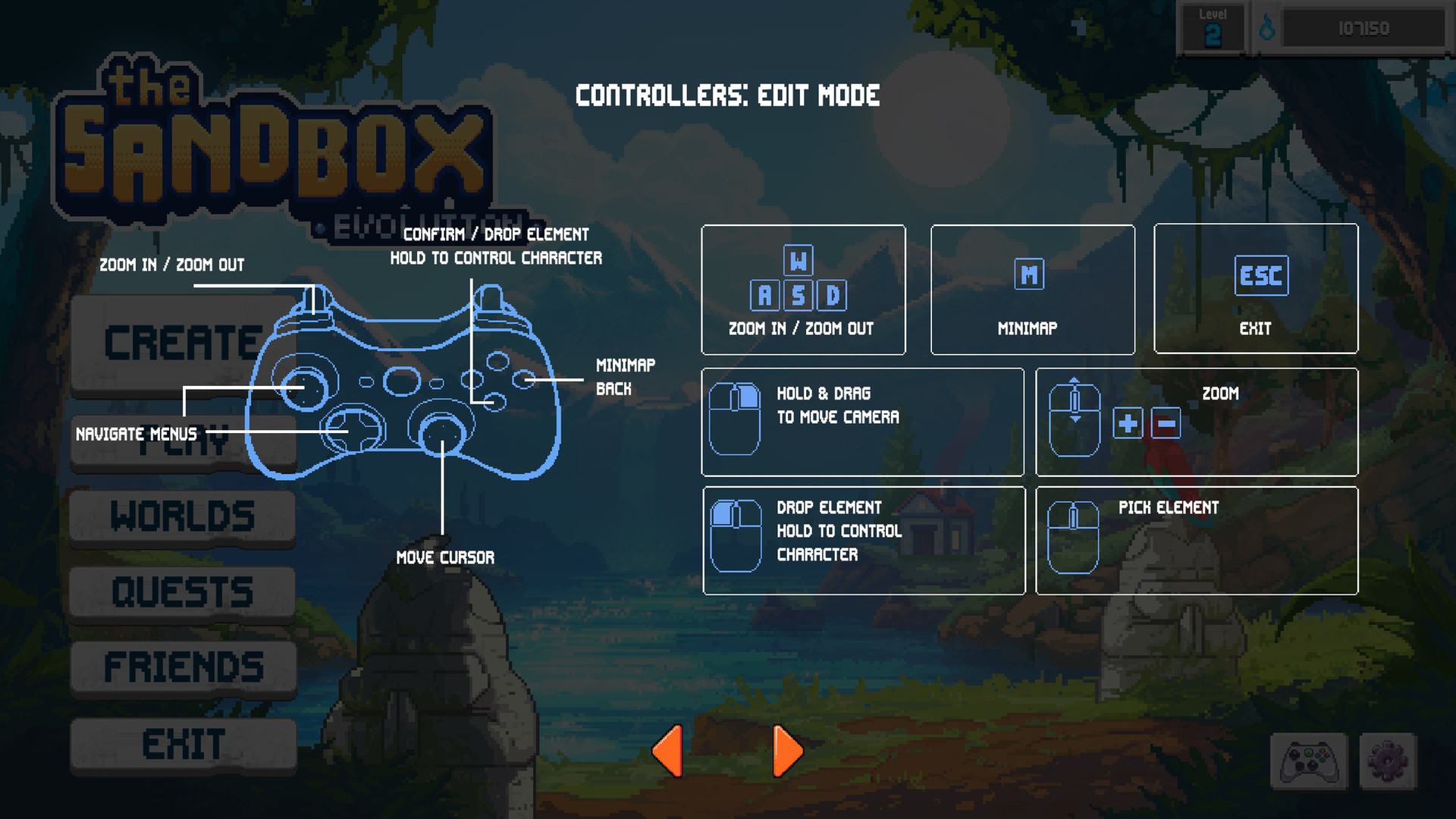
Task: Click the drop element mouse icon
Action: 736,535
